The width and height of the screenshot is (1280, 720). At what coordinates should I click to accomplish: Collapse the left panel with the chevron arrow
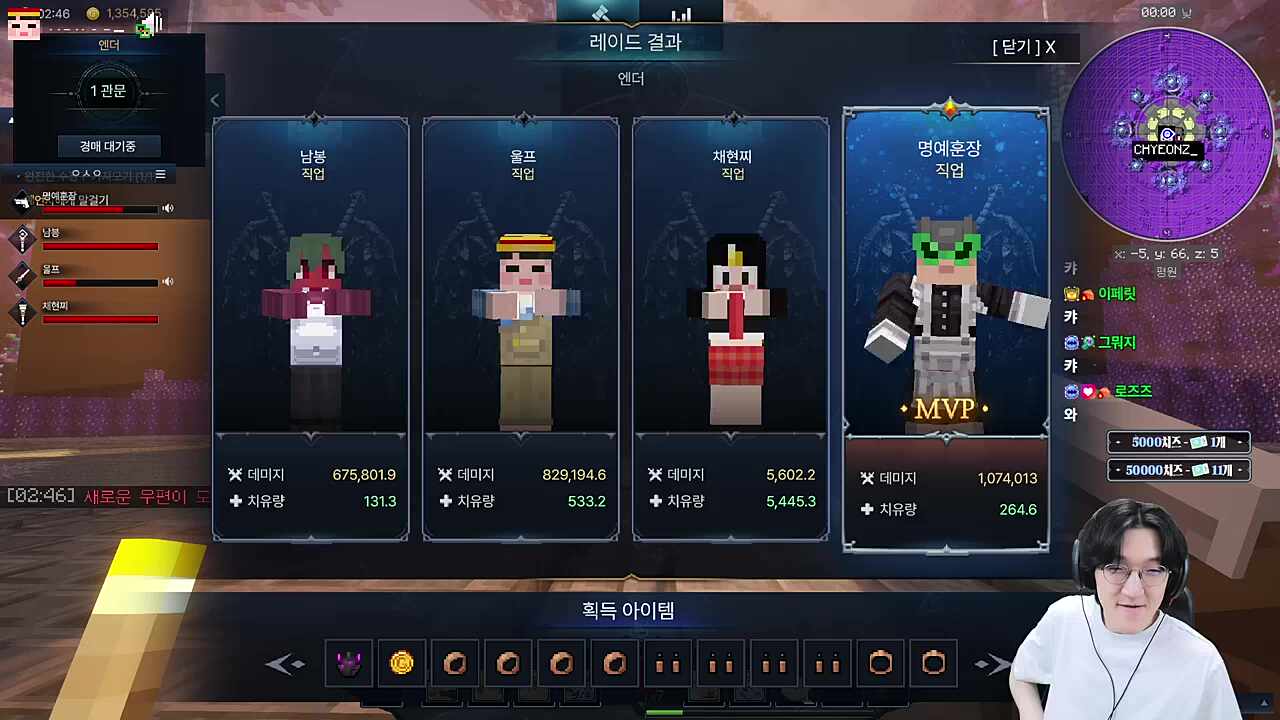point(214,100)
